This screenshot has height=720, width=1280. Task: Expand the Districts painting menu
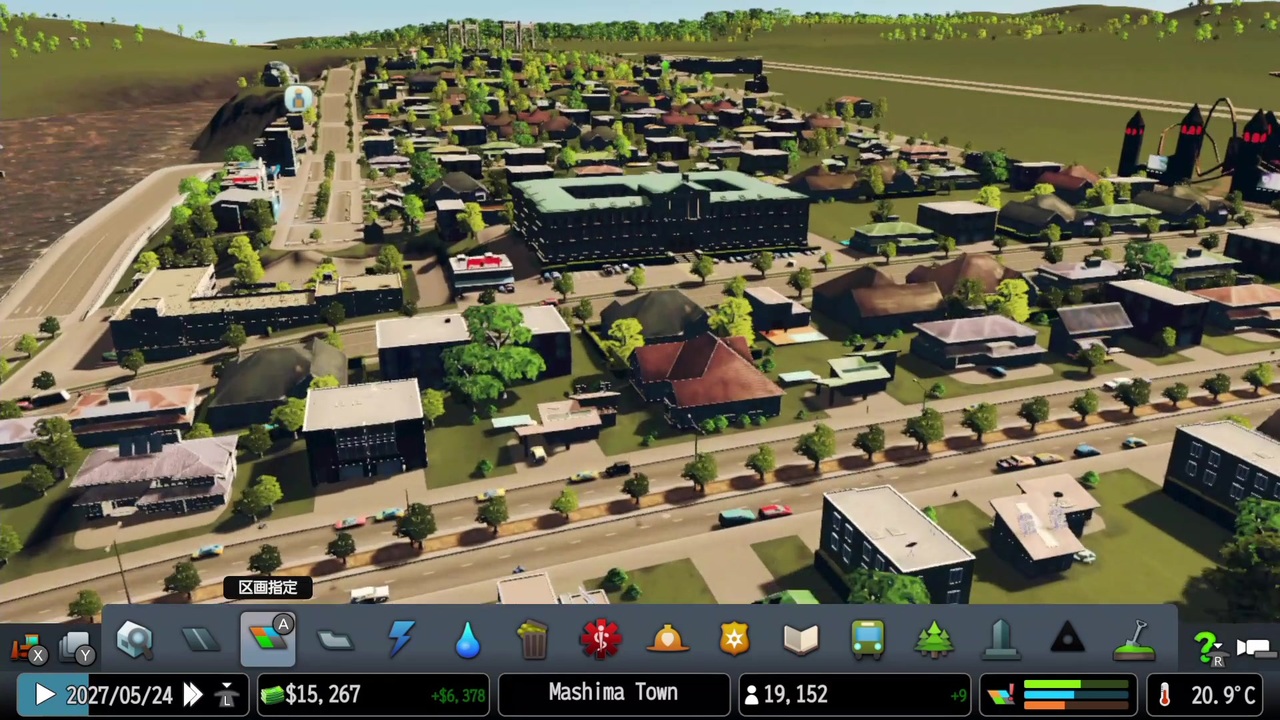coord(335,640)
